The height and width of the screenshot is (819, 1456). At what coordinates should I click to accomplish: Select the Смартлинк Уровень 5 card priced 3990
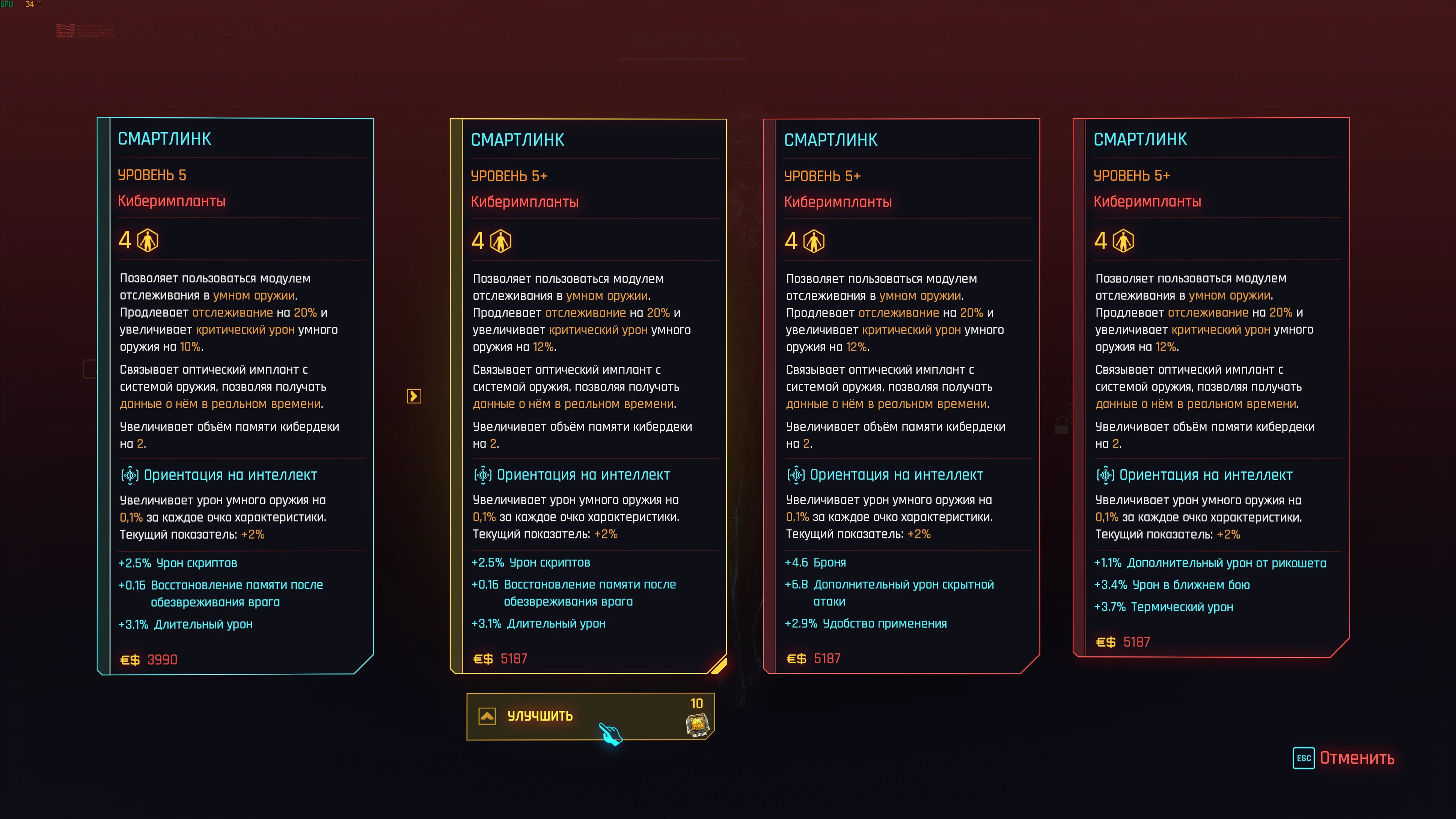[235, 396]
